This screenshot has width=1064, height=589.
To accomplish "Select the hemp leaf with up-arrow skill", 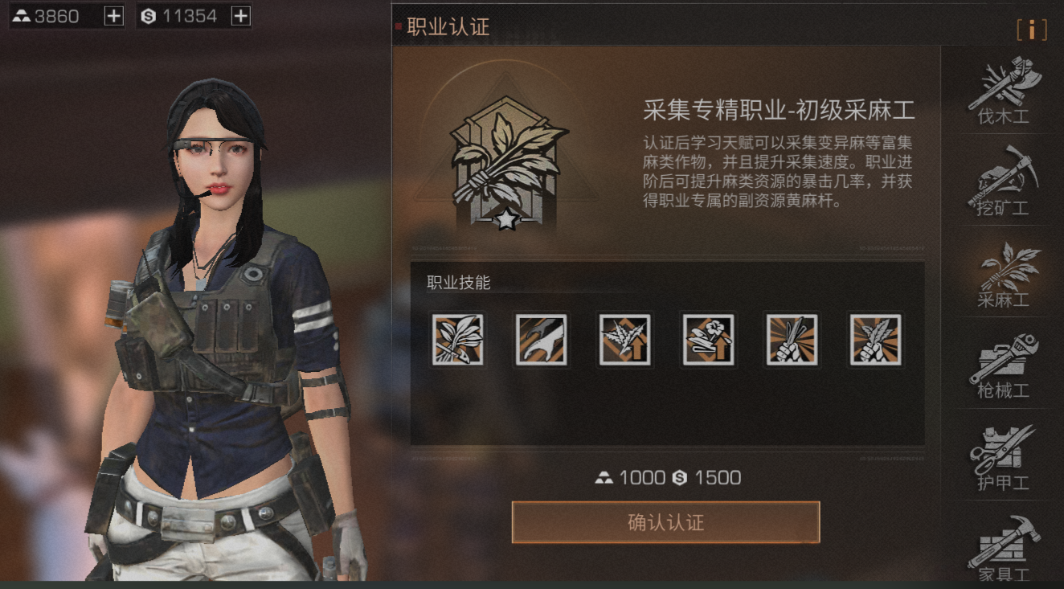I will pos(625,339).
